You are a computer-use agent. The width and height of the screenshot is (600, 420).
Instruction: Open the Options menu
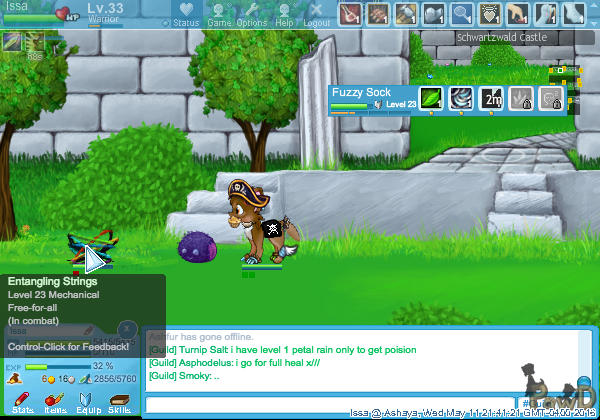tap(252, 14)
